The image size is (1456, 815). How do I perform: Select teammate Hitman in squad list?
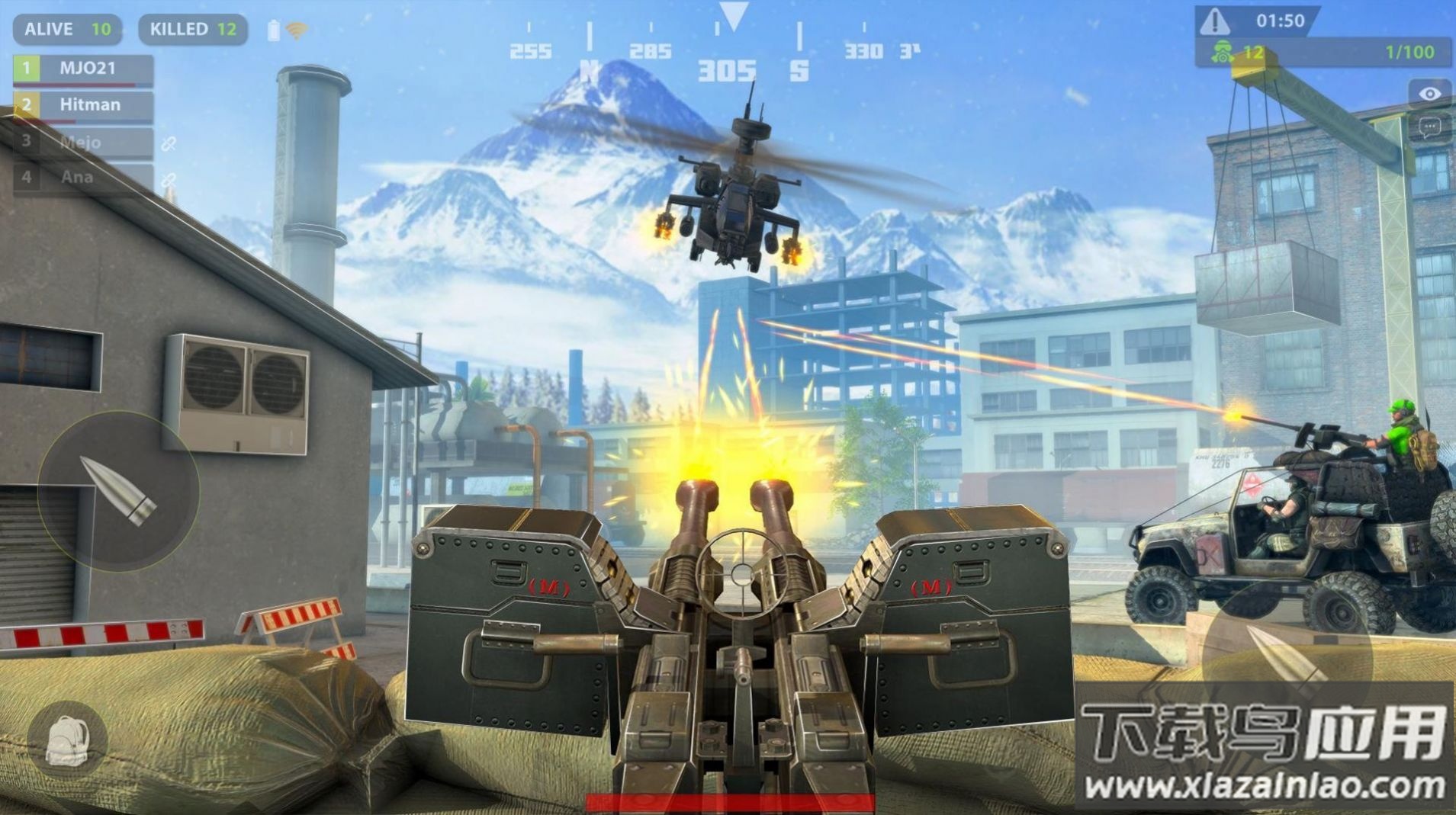(x=84, y=105)
